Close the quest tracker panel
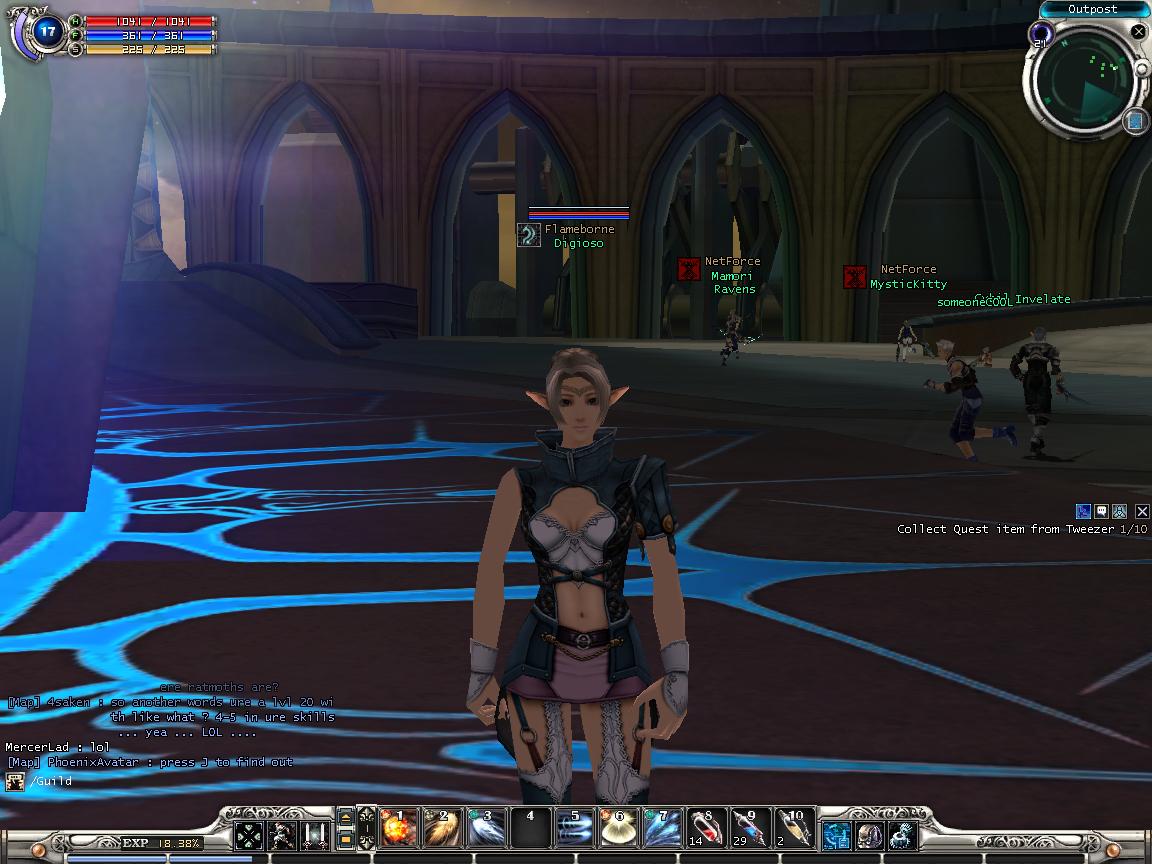The height and width of the screenshot is (864, 1152). (1142, 512)
